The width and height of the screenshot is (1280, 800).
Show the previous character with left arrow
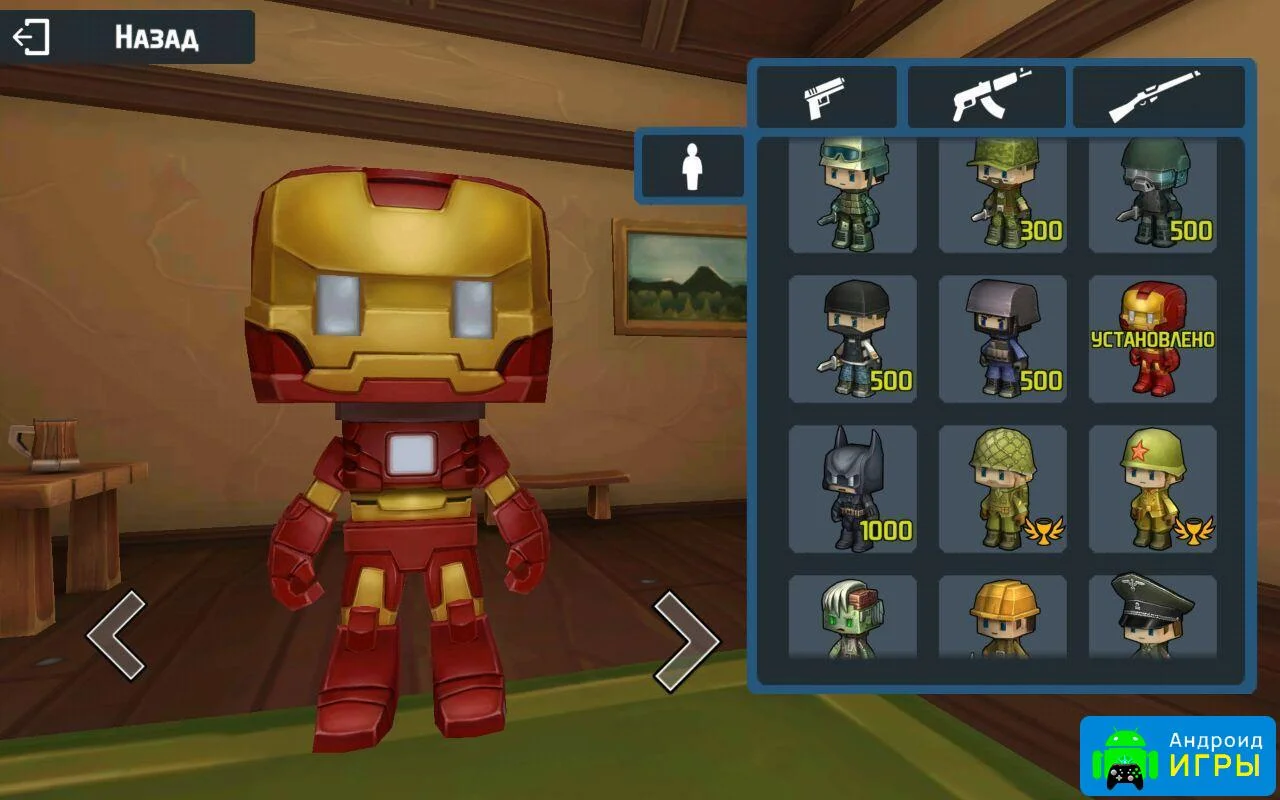[x=116, y=636]
